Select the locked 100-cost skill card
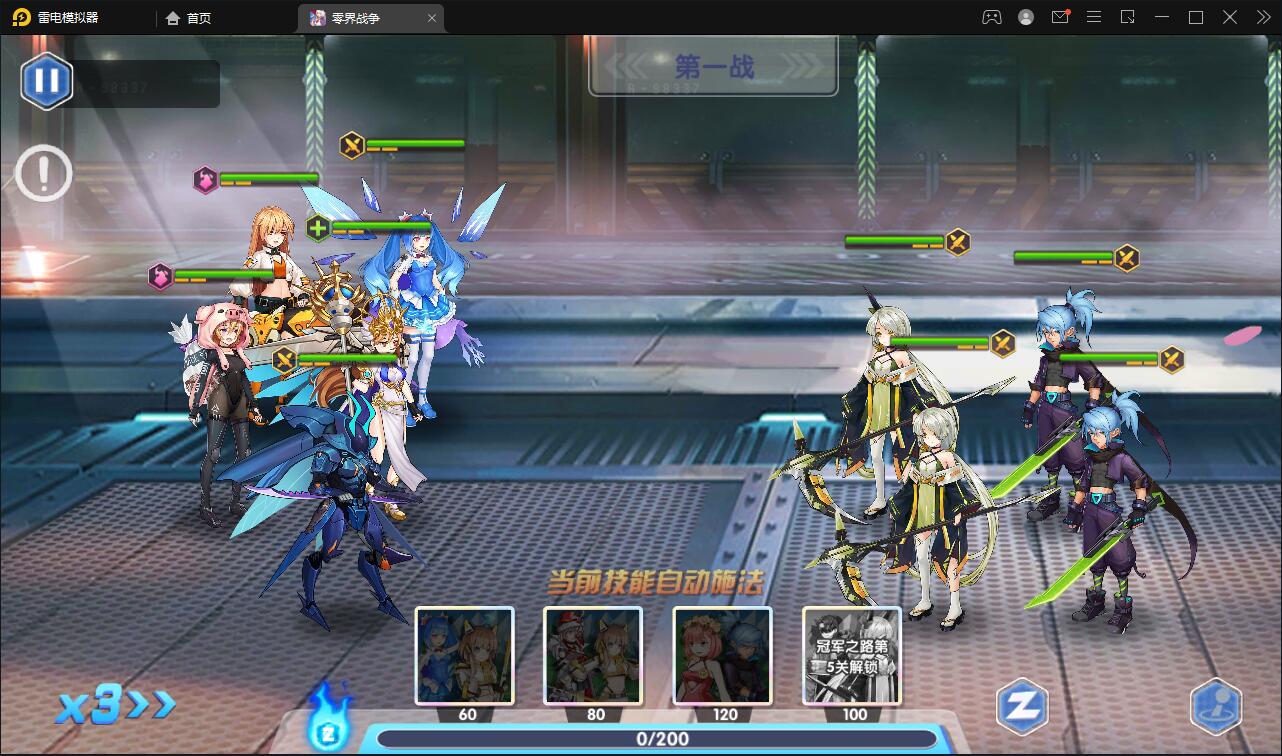This screenshot has height=756, width=1282. click(x=851, y=655)
